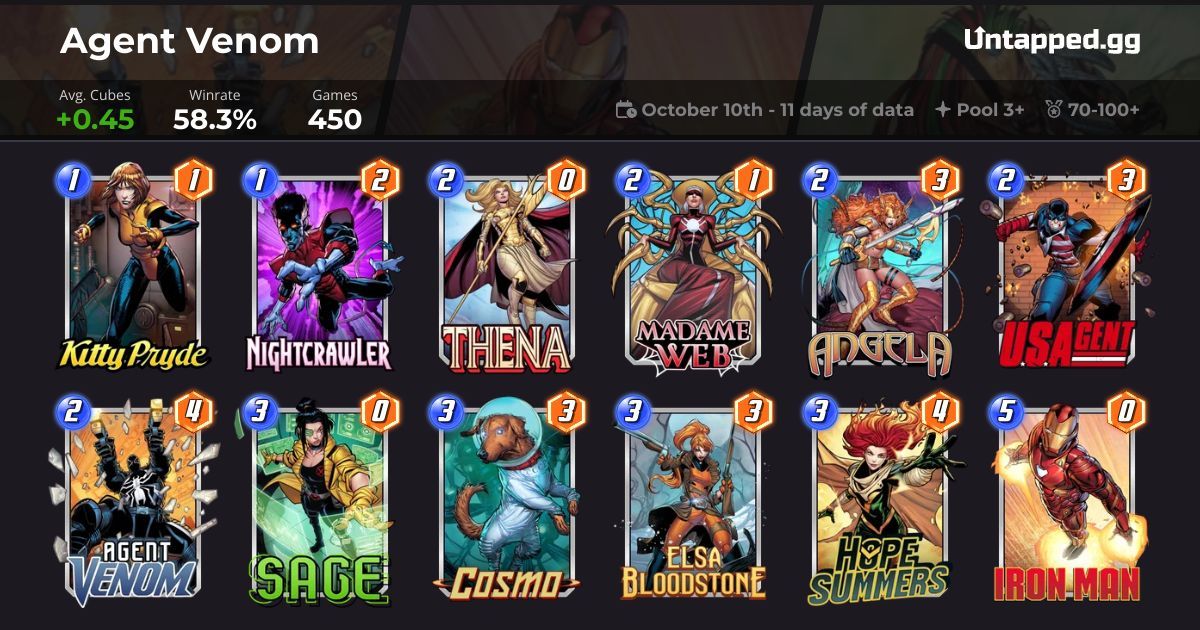Select the Angela card
Viewport: 1200px width, 630px height.
click(x=879, y=270)
